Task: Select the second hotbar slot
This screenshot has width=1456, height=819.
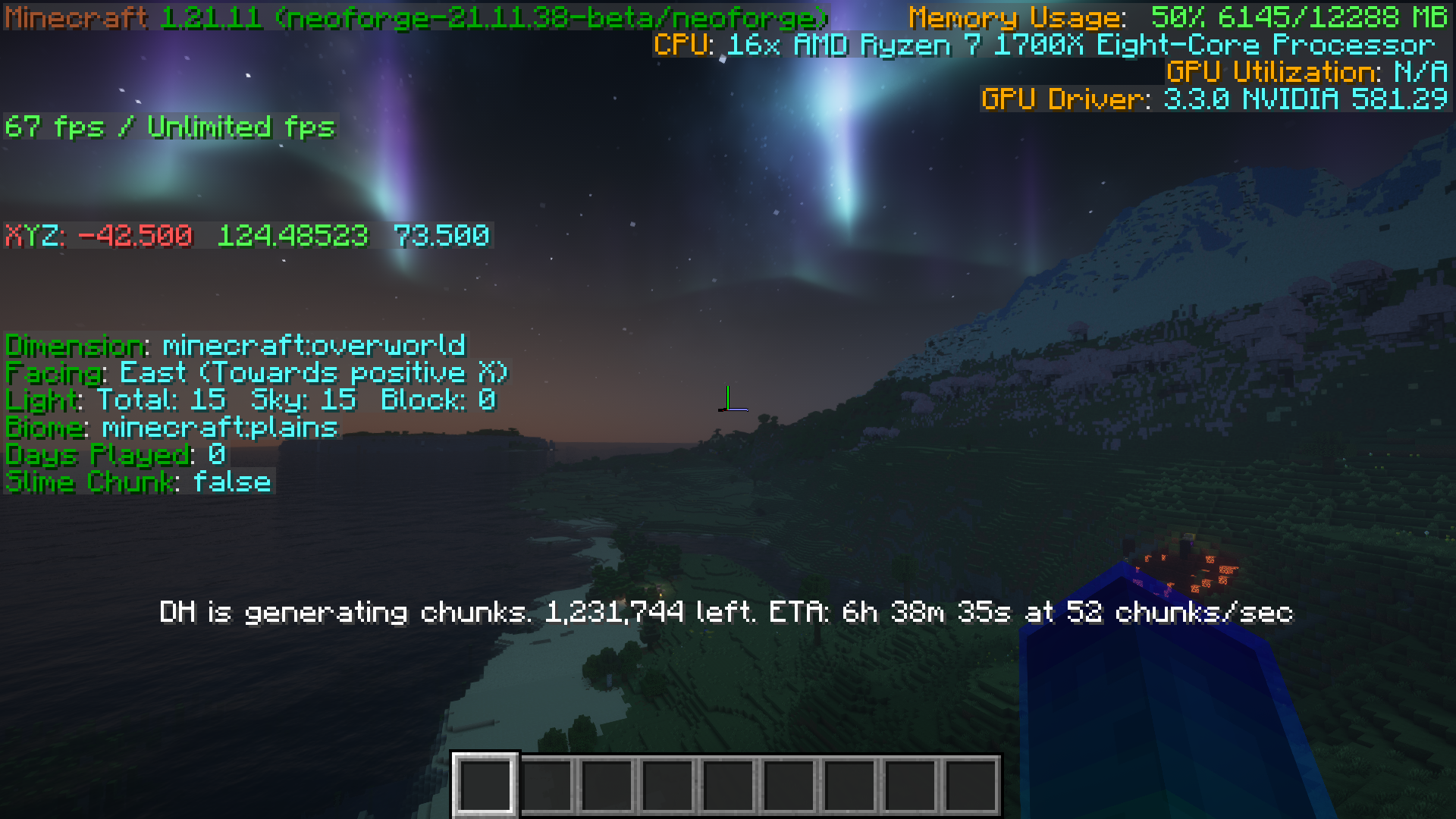Action: [x=548, y=783]
